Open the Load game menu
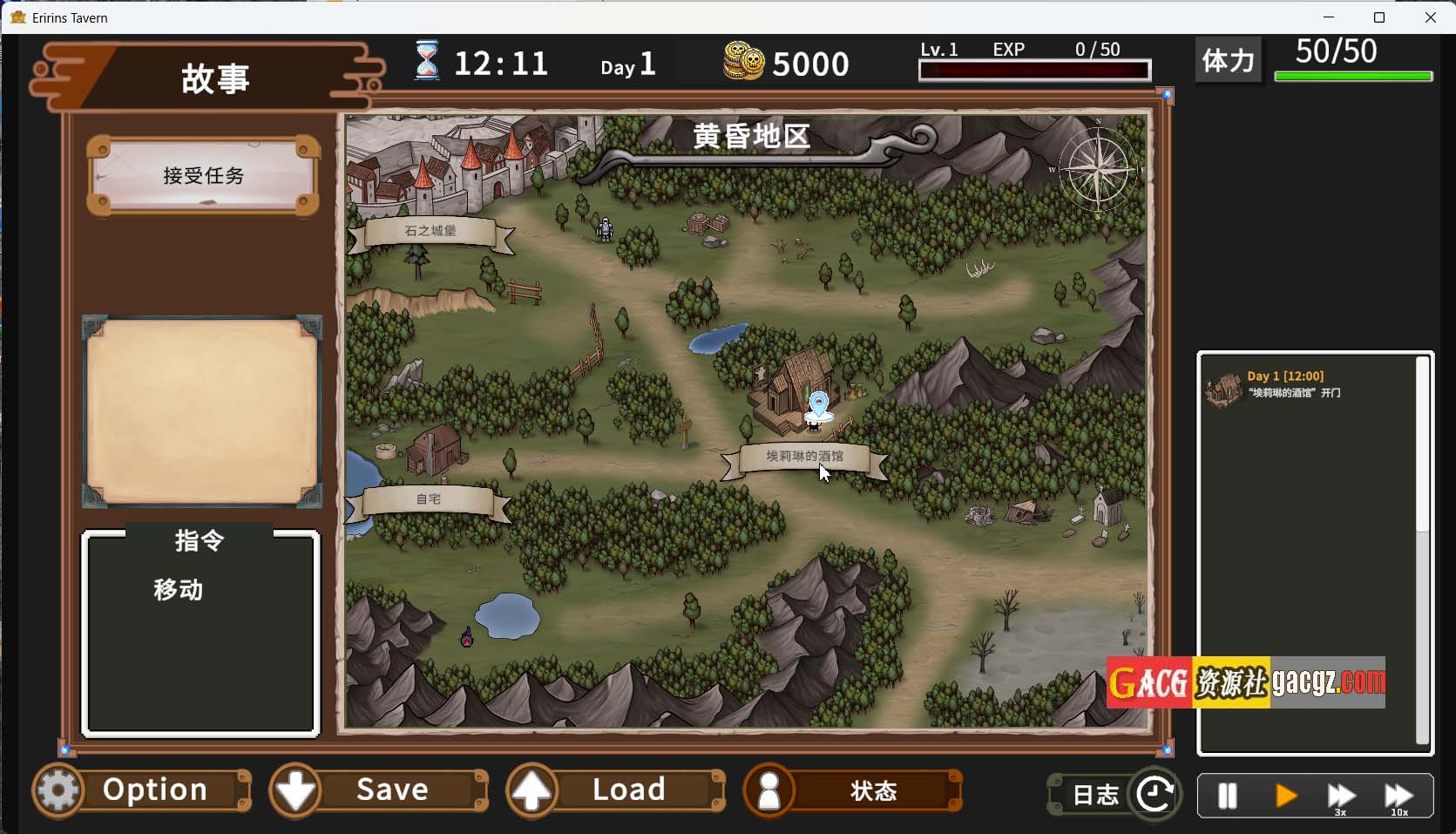This screenshot has height=834, width=1456. (x=616, y=790)
